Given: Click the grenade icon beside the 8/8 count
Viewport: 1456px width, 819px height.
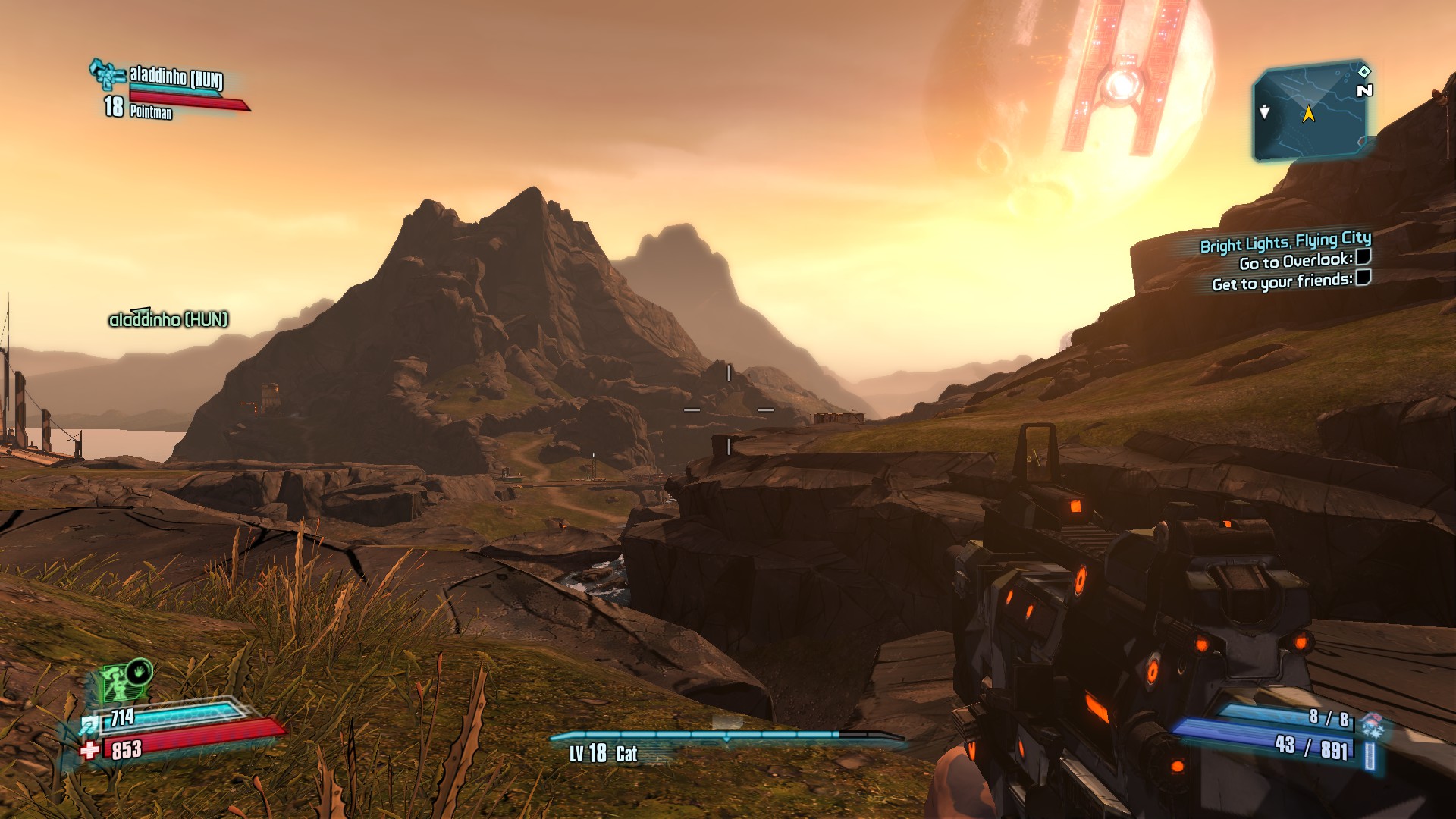Looking at the screenshot, I should (x=1372, y=725).
